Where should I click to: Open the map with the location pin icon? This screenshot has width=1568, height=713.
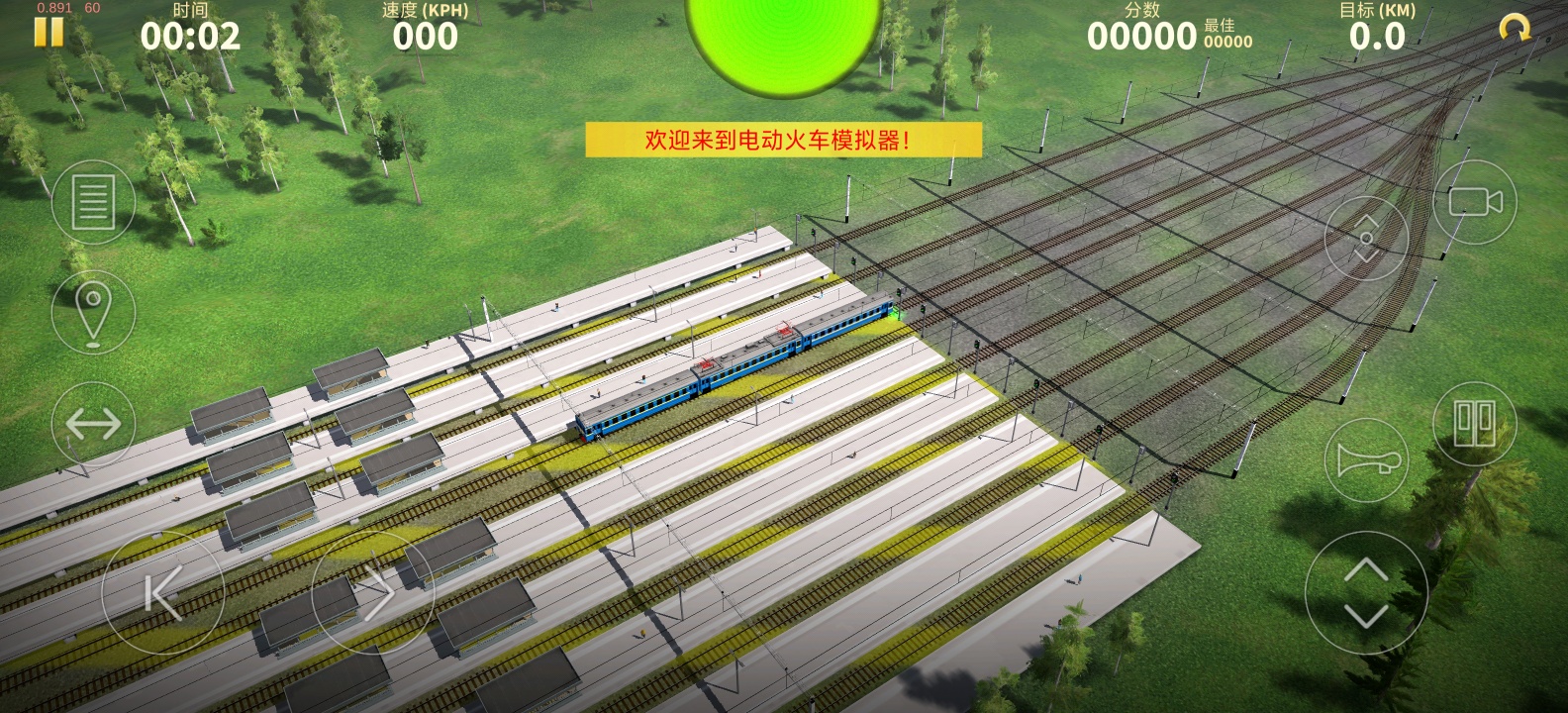[93, 310]
